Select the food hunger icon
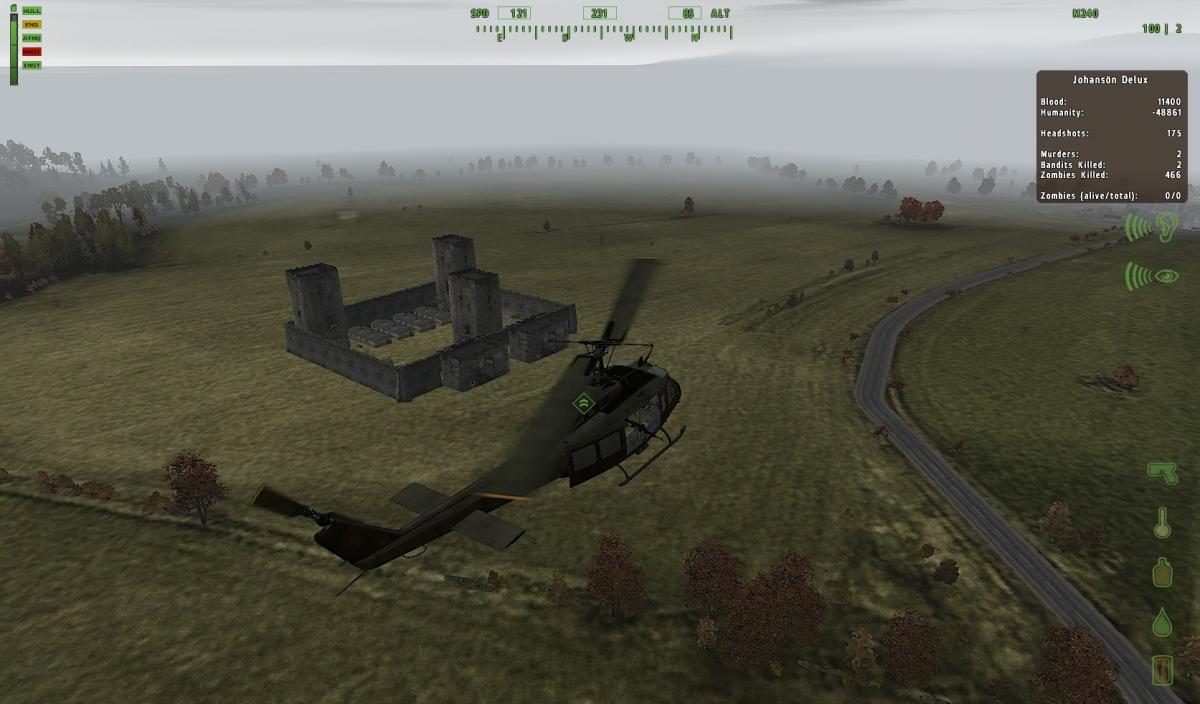 pyautogui.click(x=1162, y=669)
